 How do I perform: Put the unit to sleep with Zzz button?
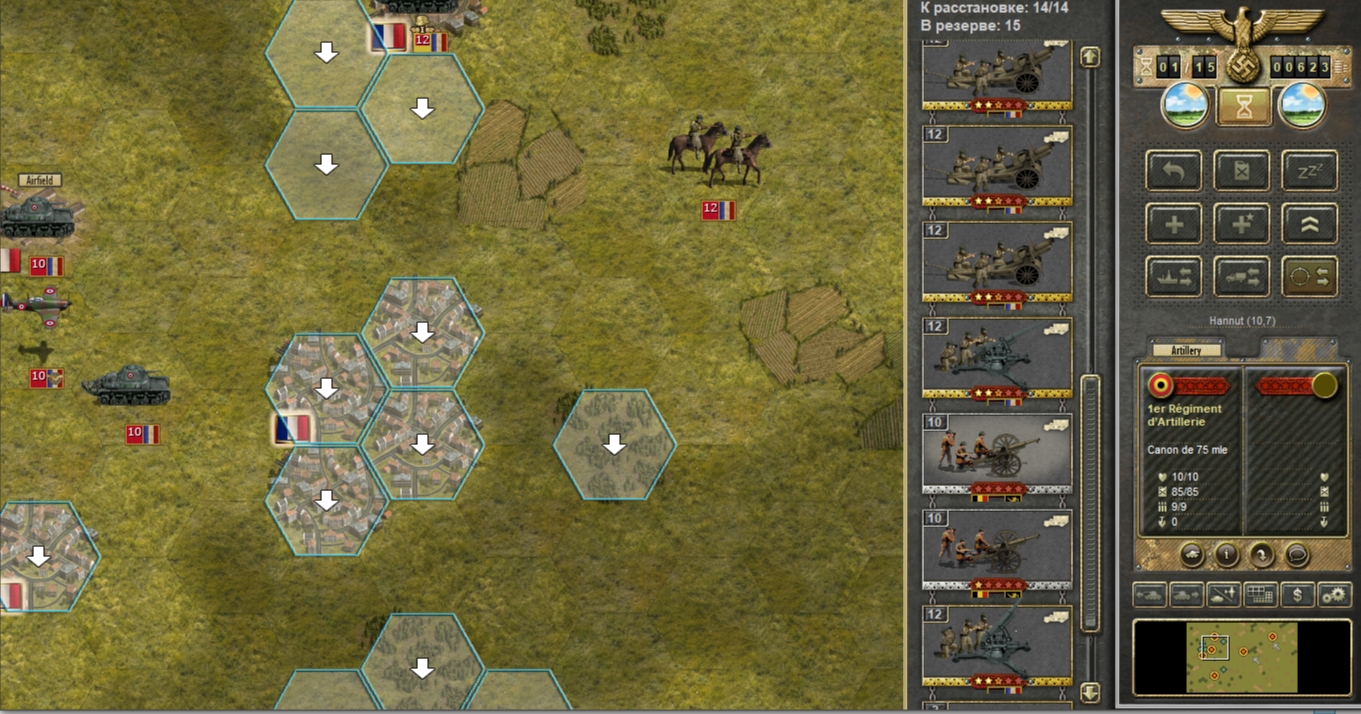tap(1309, 170)
